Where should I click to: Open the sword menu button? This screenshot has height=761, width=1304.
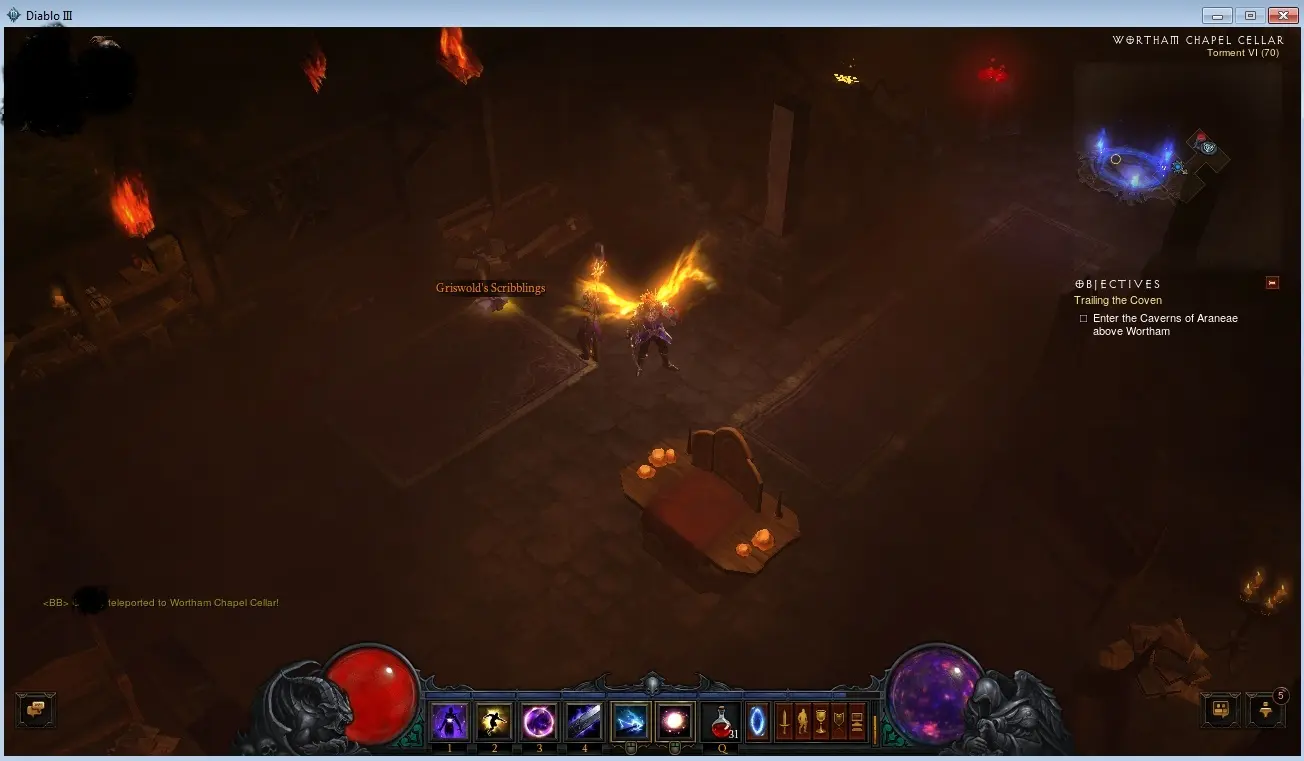(x=785, y=721)
